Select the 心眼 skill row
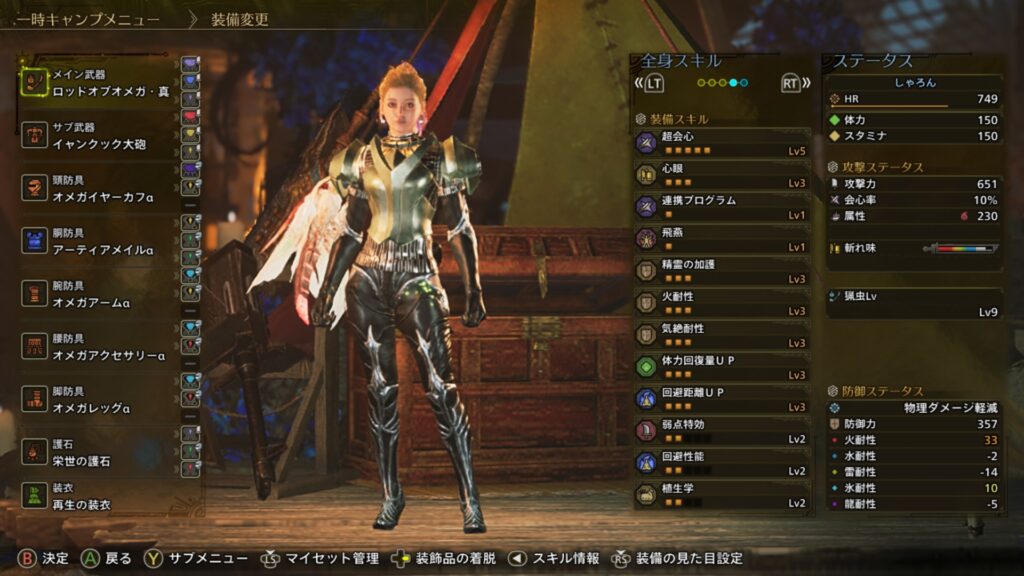Screen dimensions: 1024x576 [x=722, y=175]
